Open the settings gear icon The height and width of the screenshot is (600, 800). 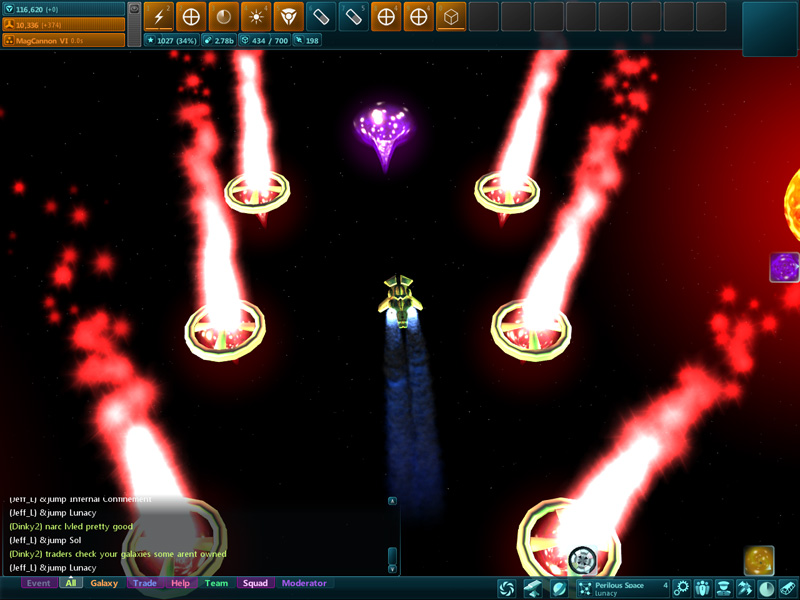(682, 588)
